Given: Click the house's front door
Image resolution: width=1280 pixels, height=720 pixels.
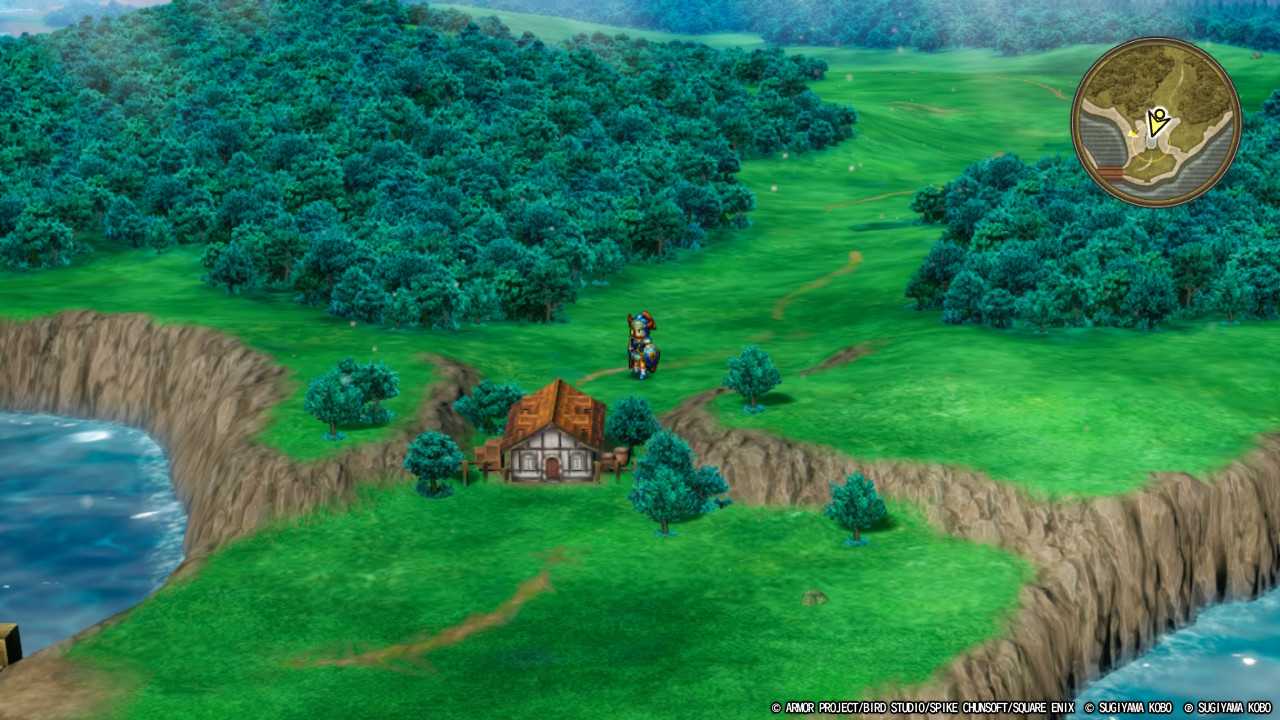Looking at the screenshot, I should [551, 467].
